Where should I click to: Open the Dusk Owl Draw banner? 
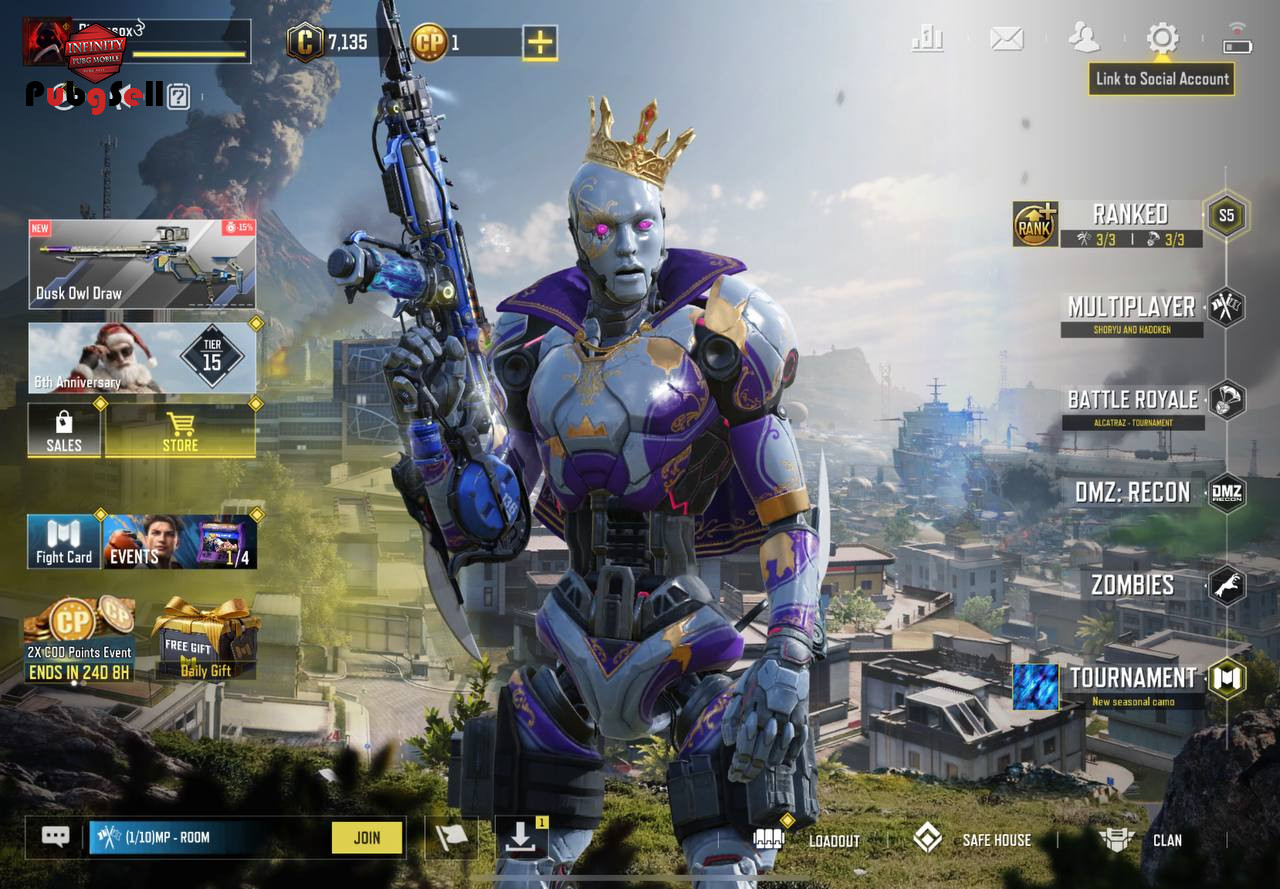(x=142, y=264)
